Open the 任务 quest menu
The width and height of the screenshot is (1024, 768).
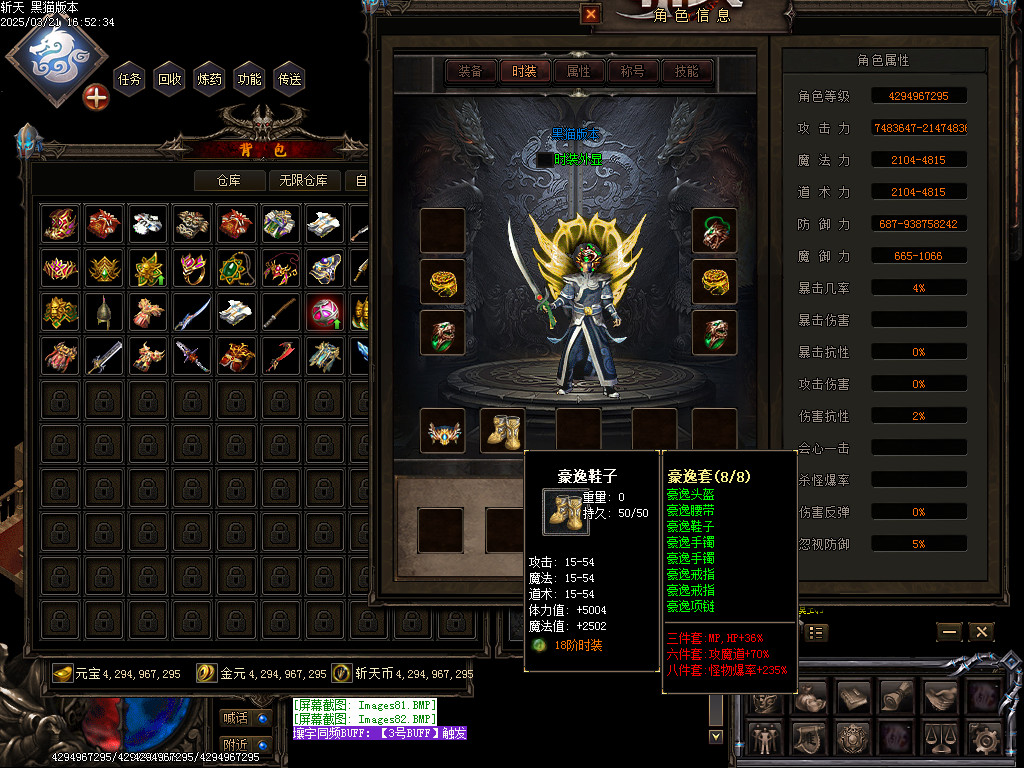130,79
